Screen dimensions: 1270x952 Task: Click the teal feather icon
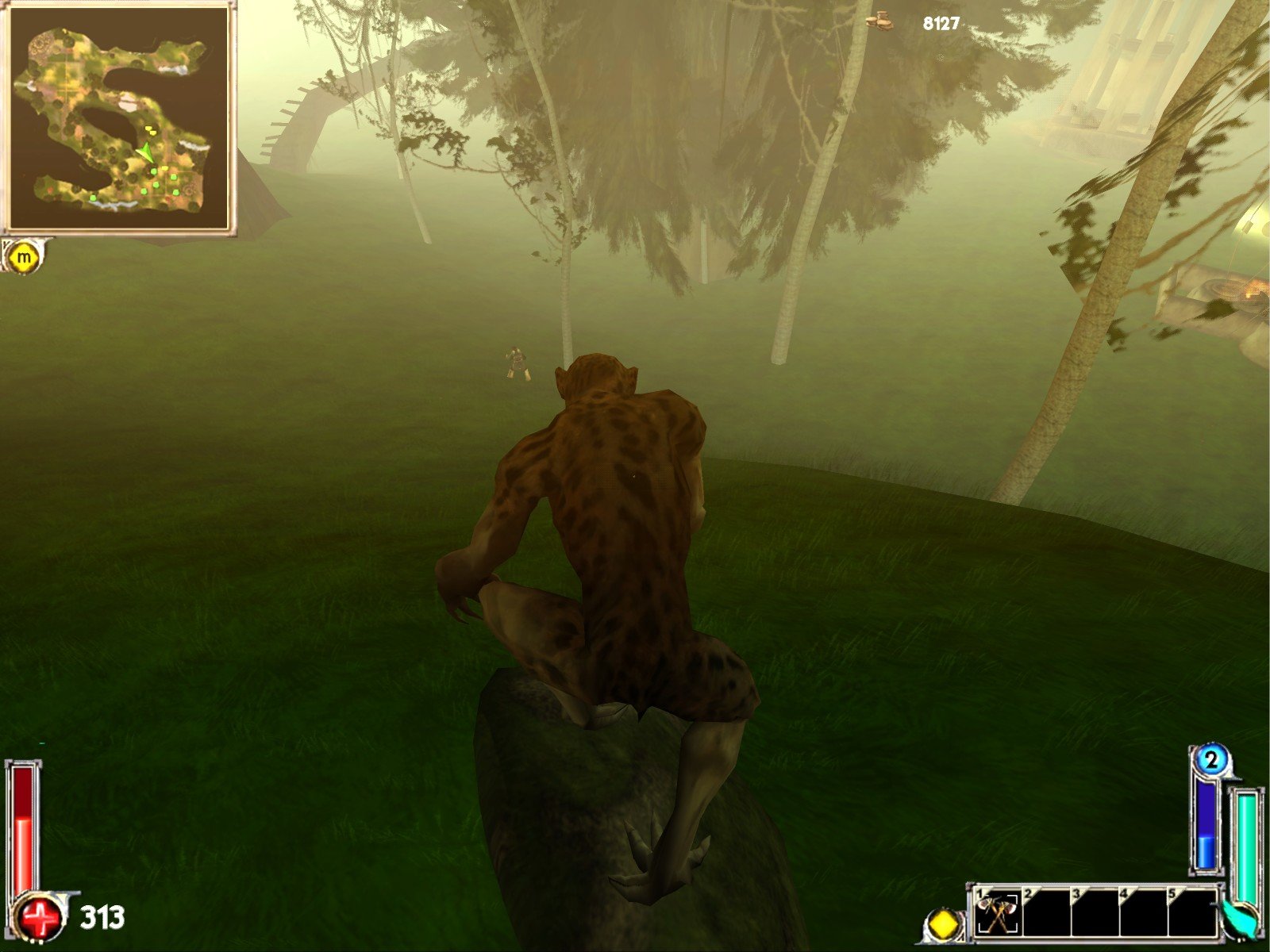[1240, 918]
